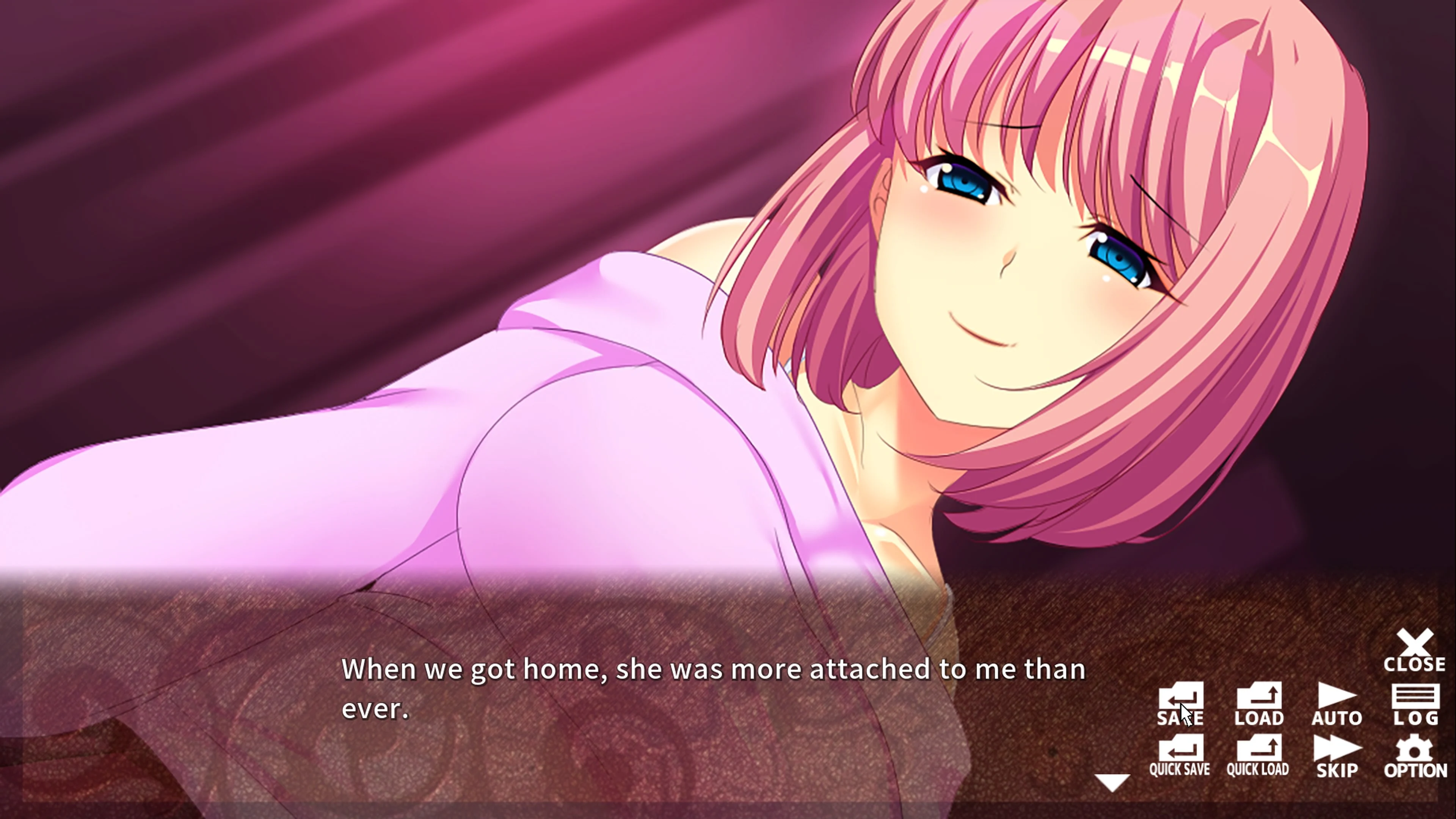The height and width of the screenshot is (819, 1456).
Task: Activate Skip fast-forward mode
Action: pyautogui.click(x=1337, y=752)
